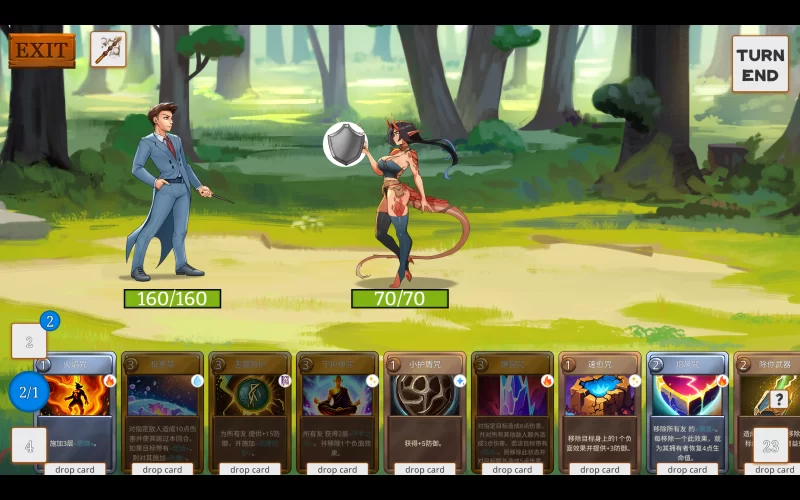Screen dimensions: 800x500
Task: Drop the meditating monk card
Action: (x=337, y=469)
